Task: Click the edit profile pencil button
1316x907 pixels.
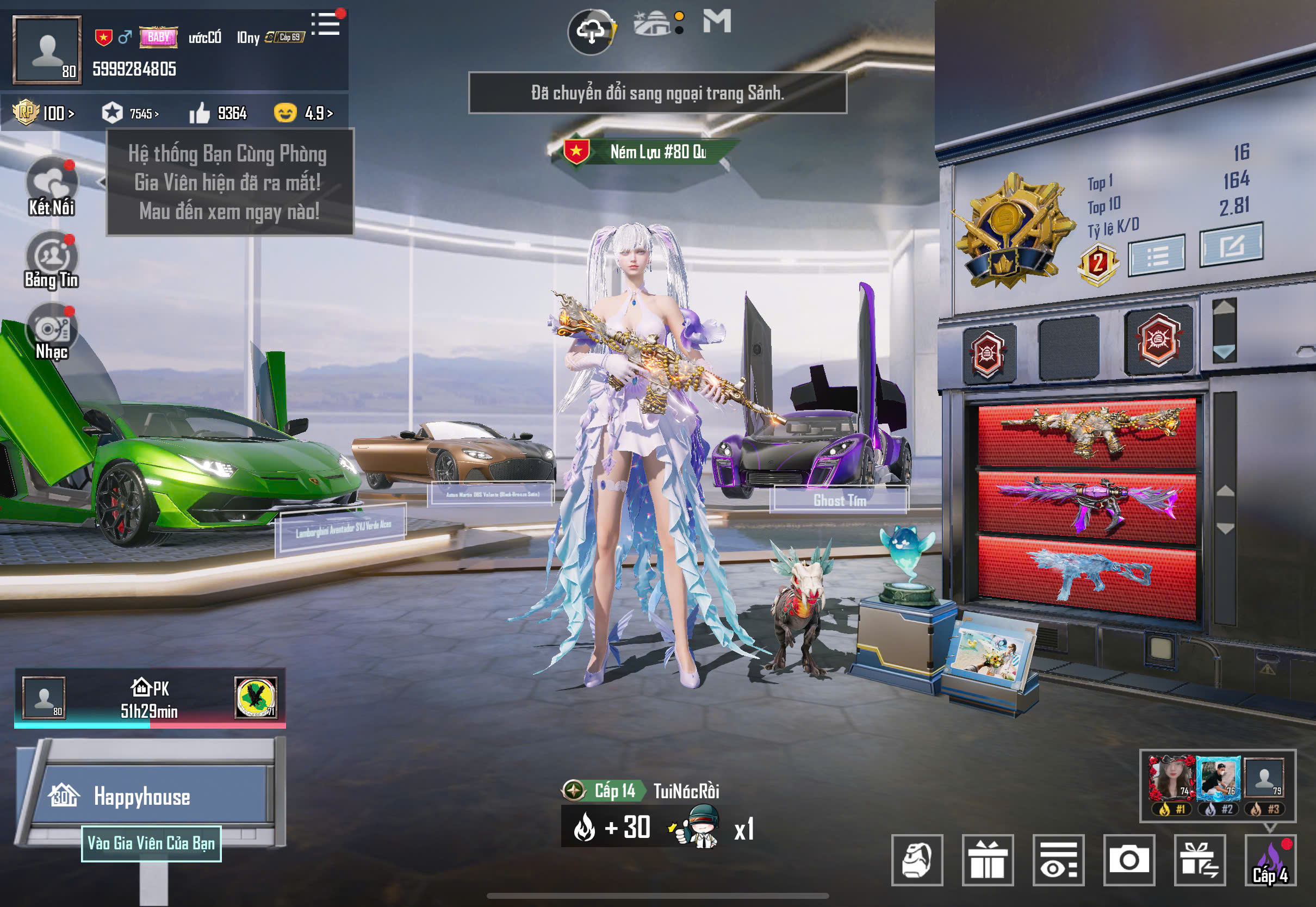Action: (1231, 245)
